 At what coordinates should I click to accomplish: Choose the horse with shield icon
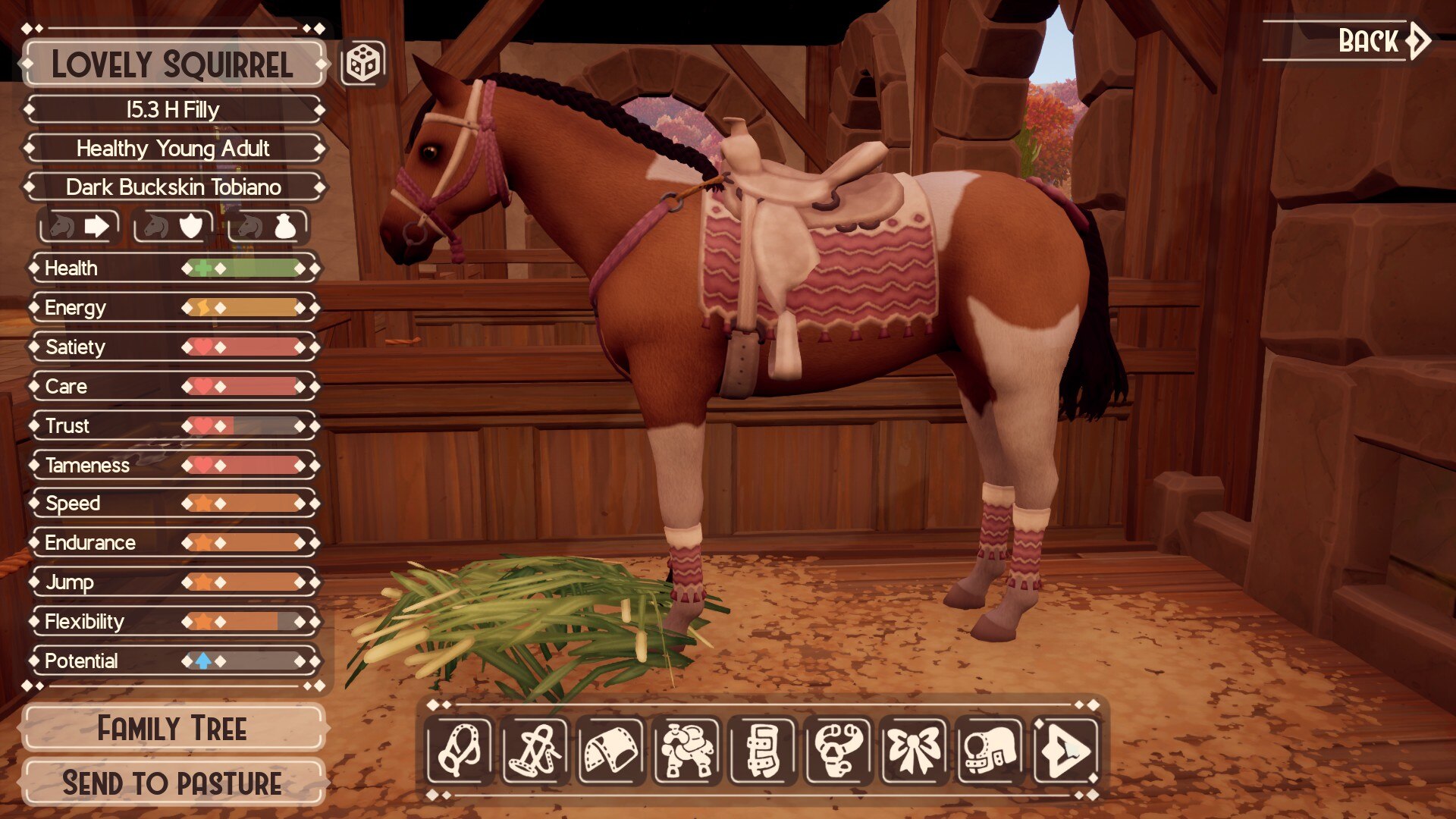174,226
